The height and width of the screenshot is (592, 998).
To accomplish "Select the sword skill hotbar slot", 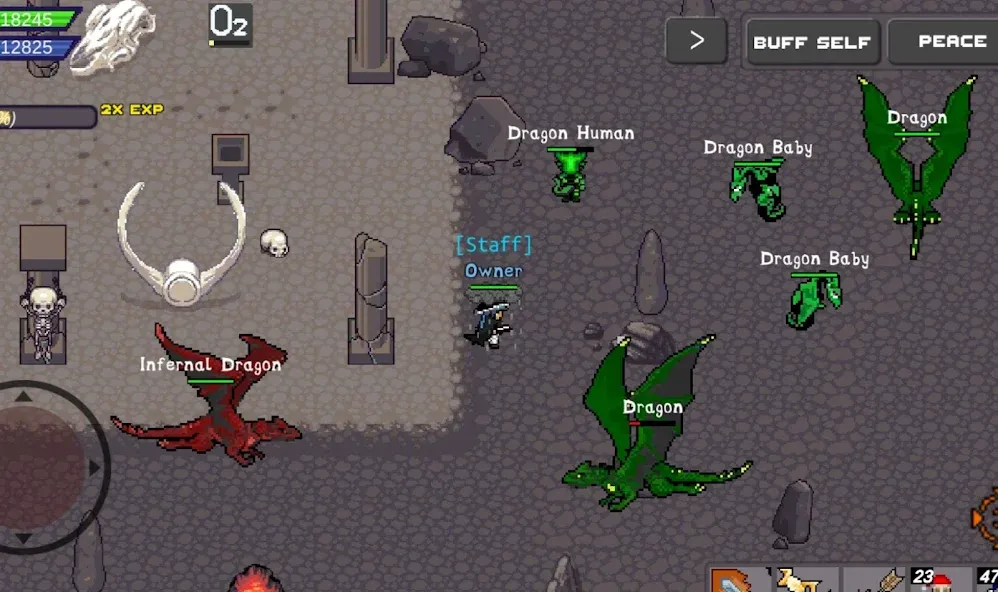I will pyautogui.click(x=737, y=580).
